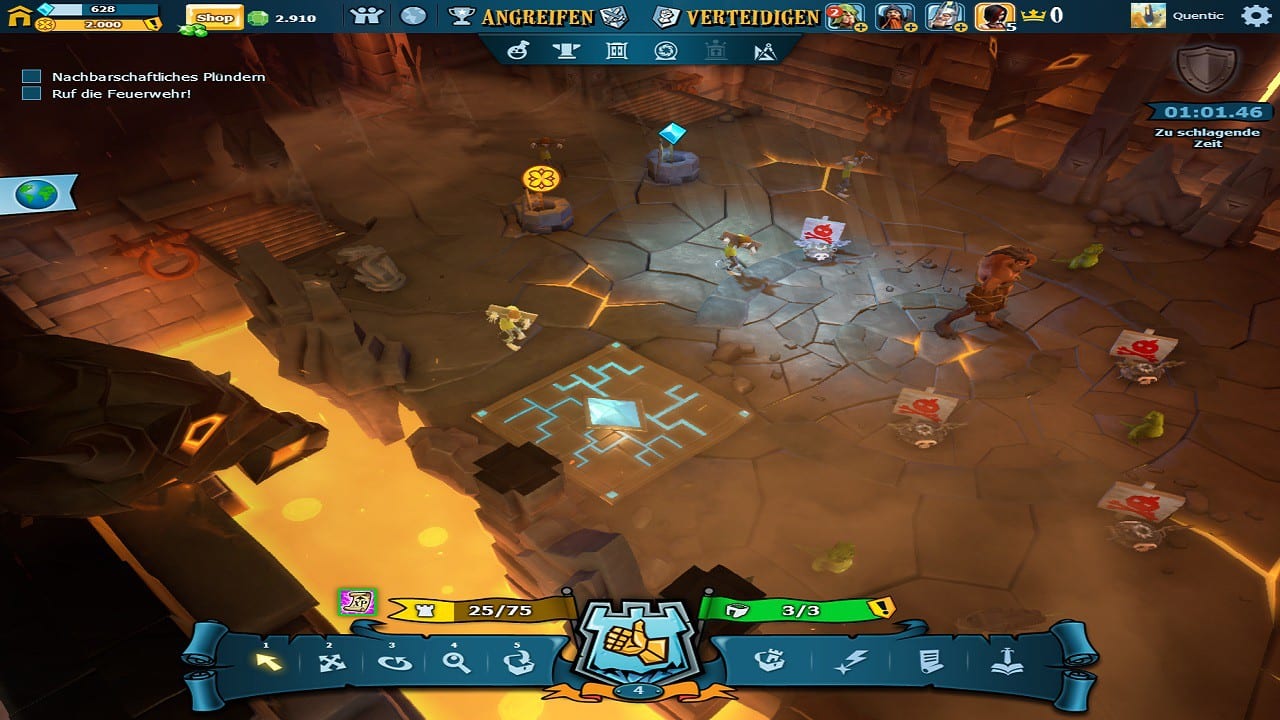The height and width of the screenshot is (720, 1280).
Task: Toggle the Nachbarschaftliches Plündern objective
Action: coord(31,76)
